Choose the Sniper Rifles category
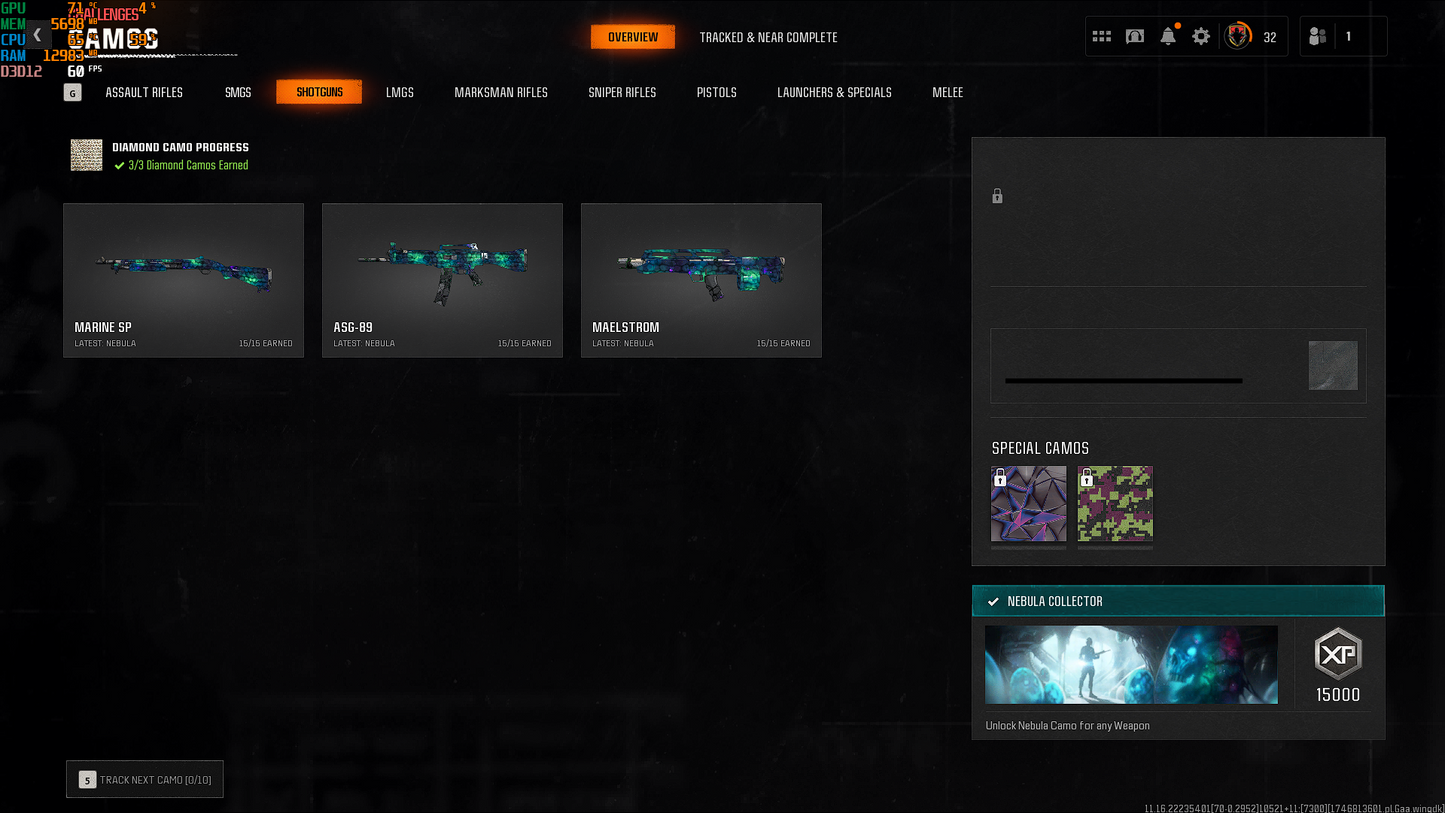The width and height of the screenshot is (1445, 813). coord(622,92)
